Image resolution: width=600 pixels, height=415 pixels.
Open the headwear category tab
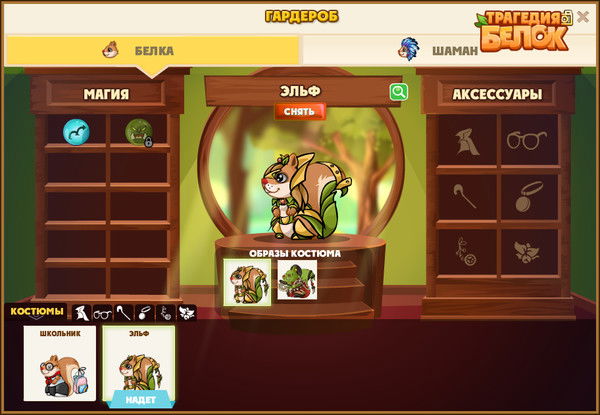[80, 313]
